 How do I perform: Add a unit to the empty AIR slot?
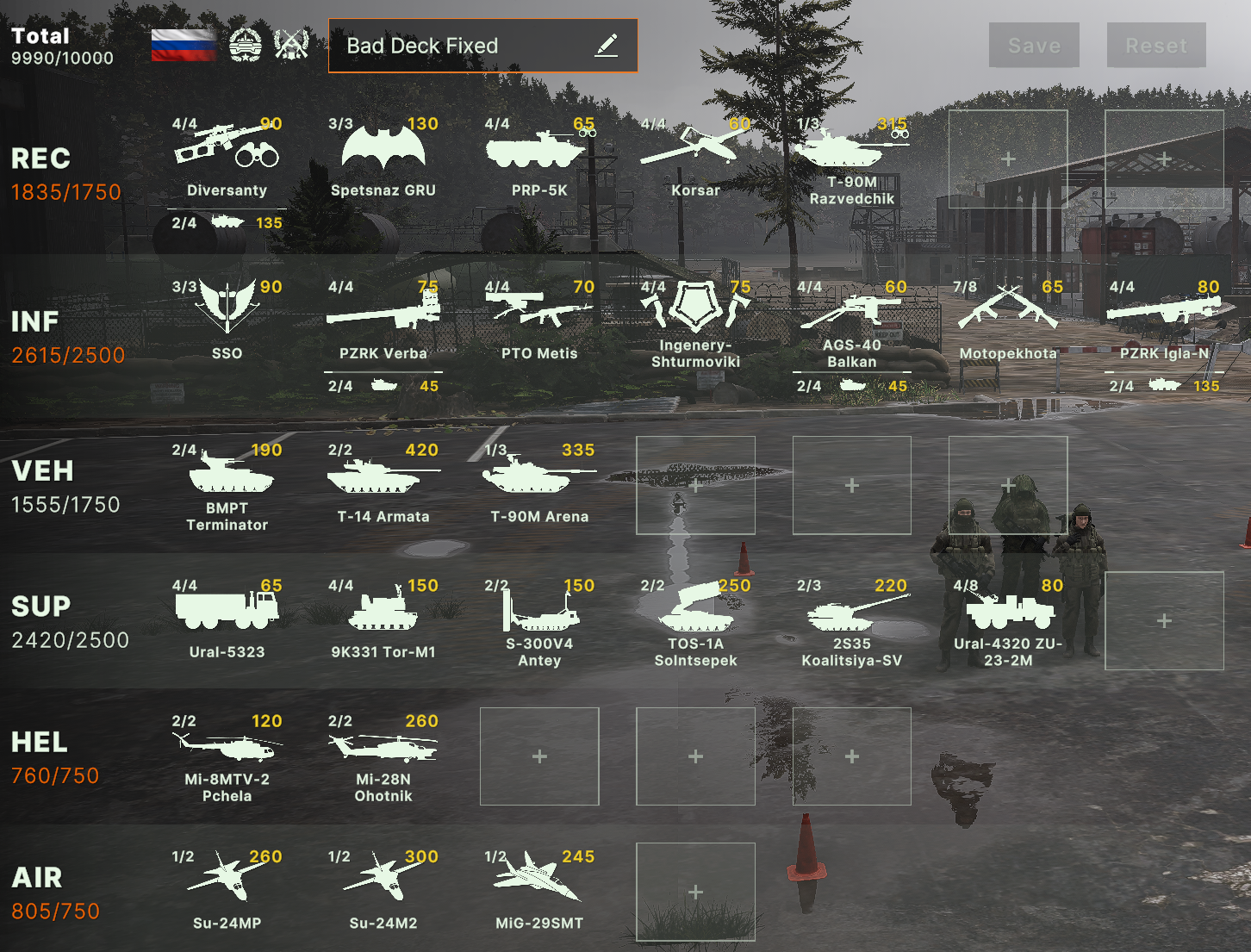point(695,892)
